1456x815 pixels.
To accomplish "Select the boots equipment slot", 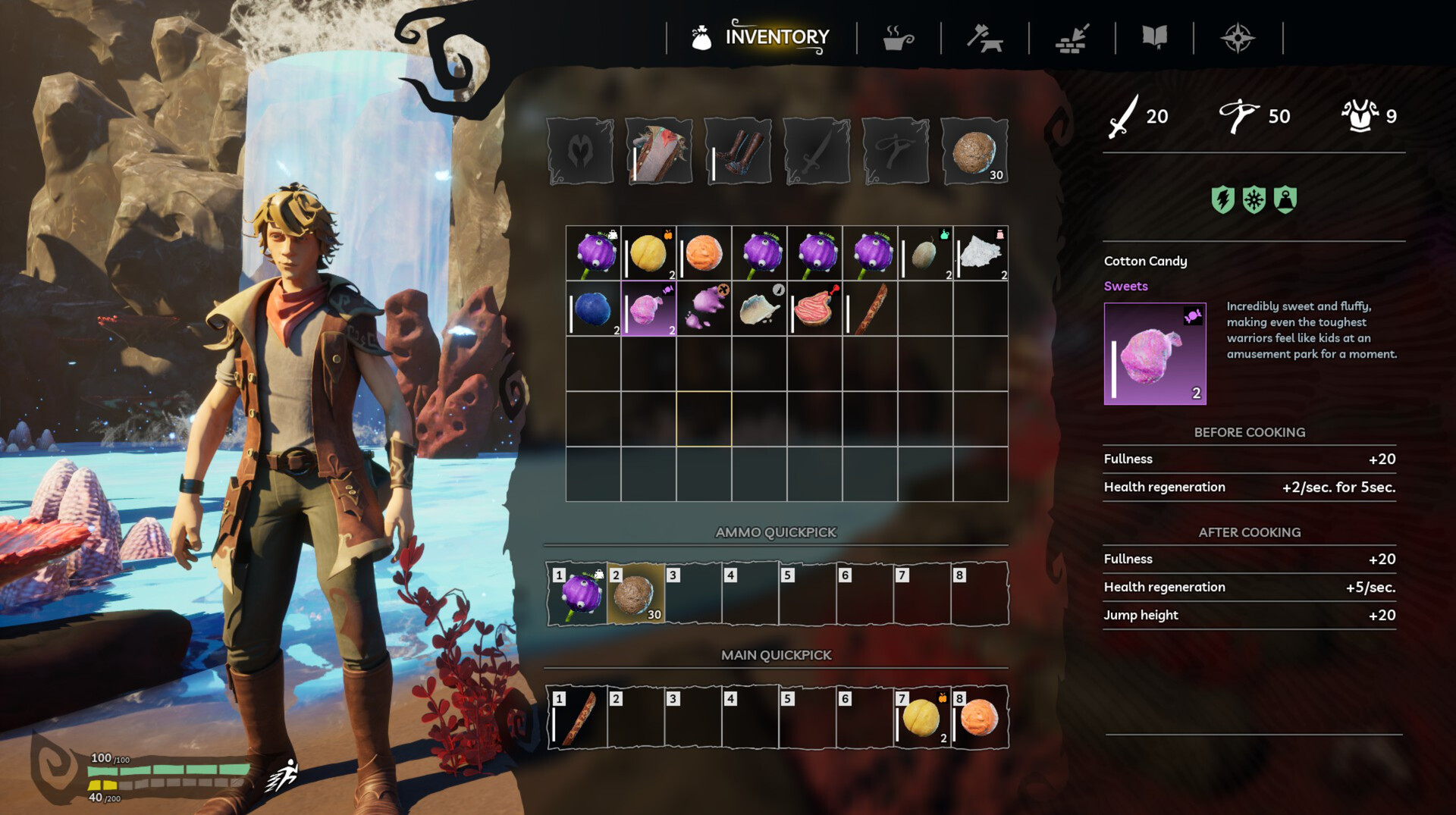I will 738,150.
